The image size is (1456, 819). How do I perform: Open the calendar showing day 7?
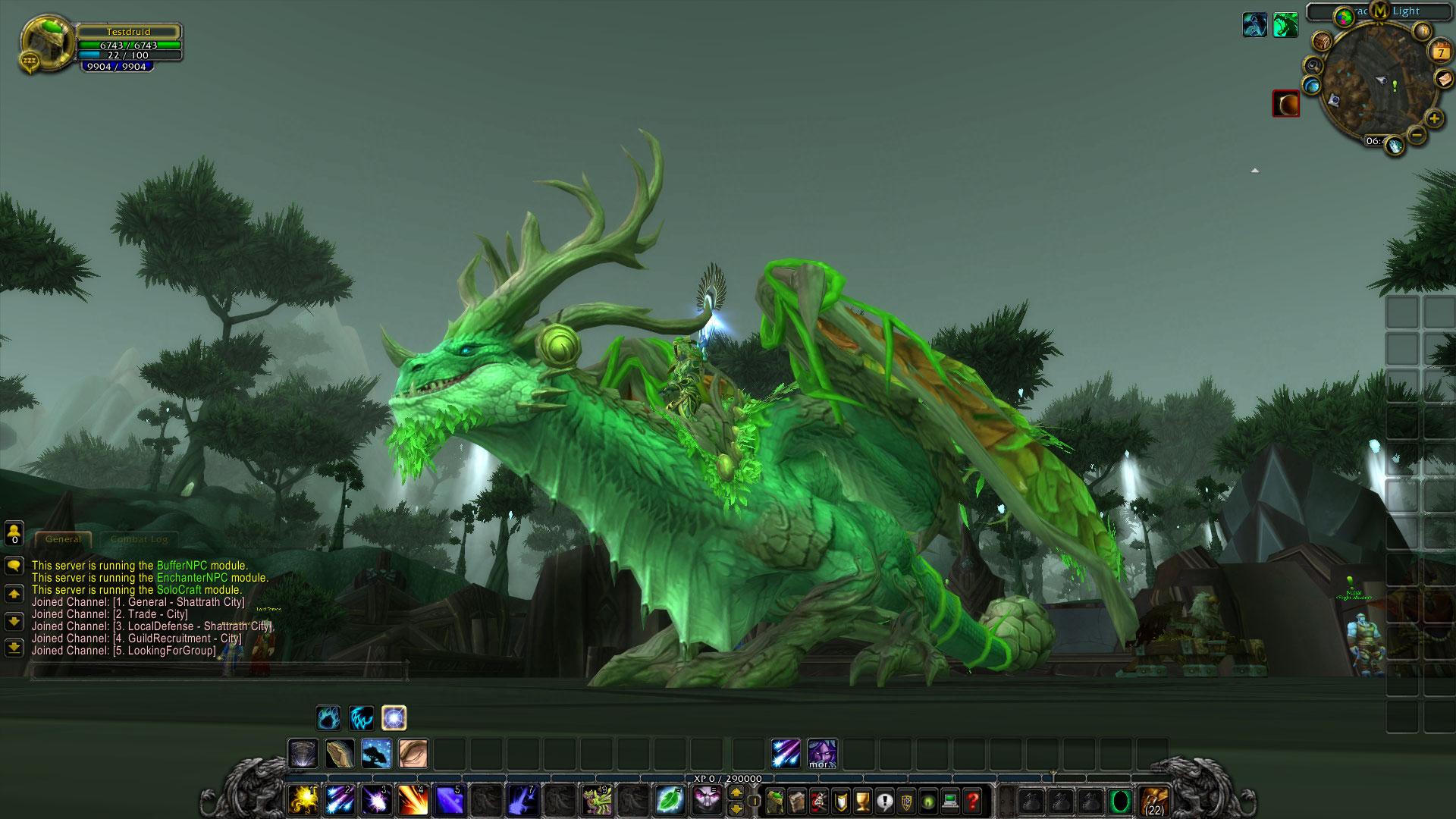tap(1439, 52)
